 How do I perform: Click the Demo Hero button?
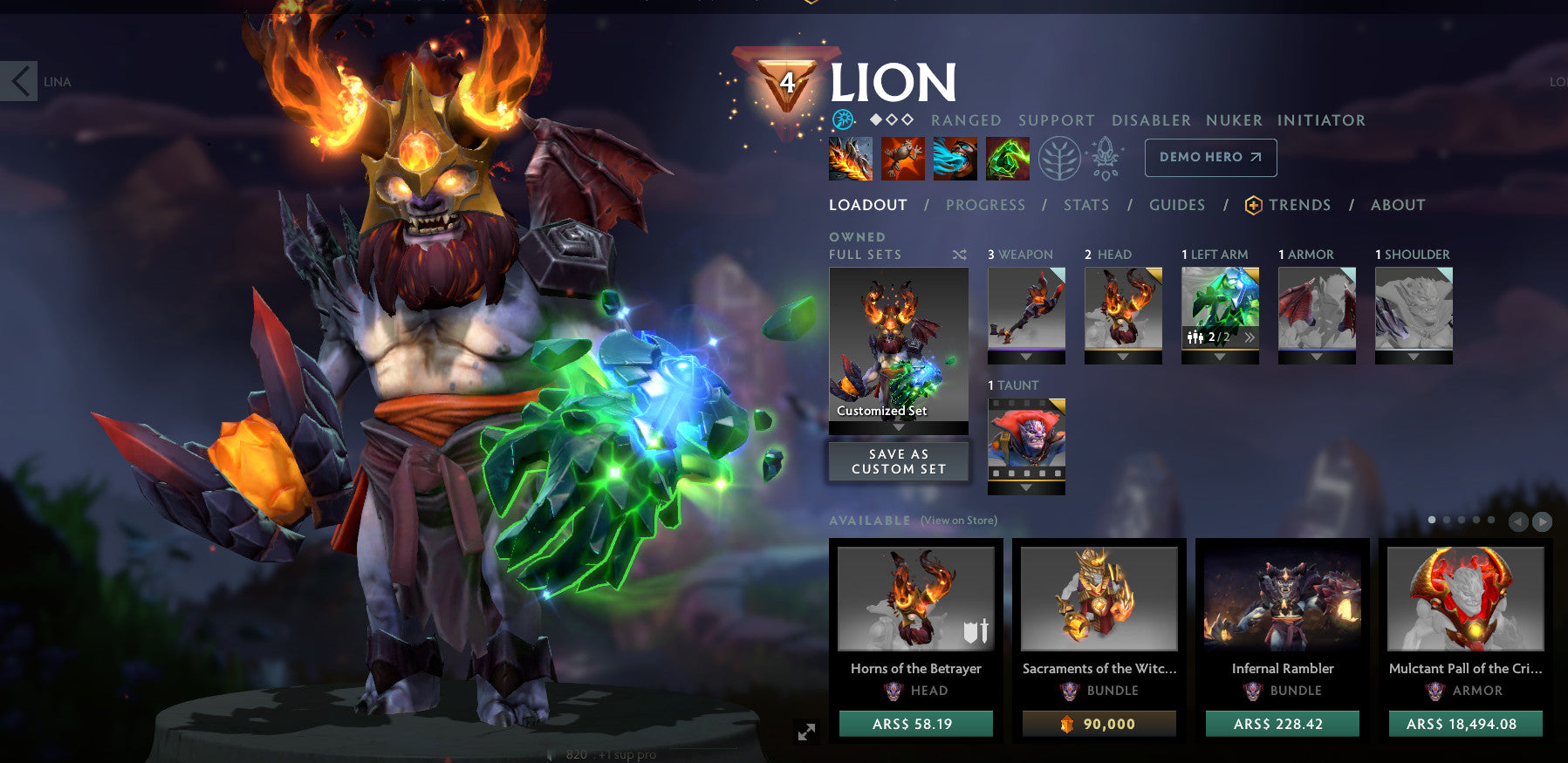tap(1210, 158)
